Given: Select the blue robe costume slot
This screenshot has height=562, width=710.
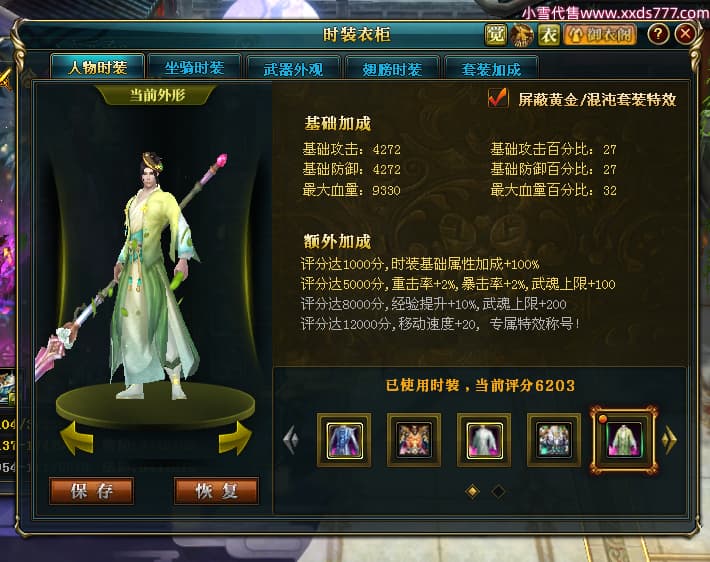Looking at the screenshot, I should tap(344, 439).
